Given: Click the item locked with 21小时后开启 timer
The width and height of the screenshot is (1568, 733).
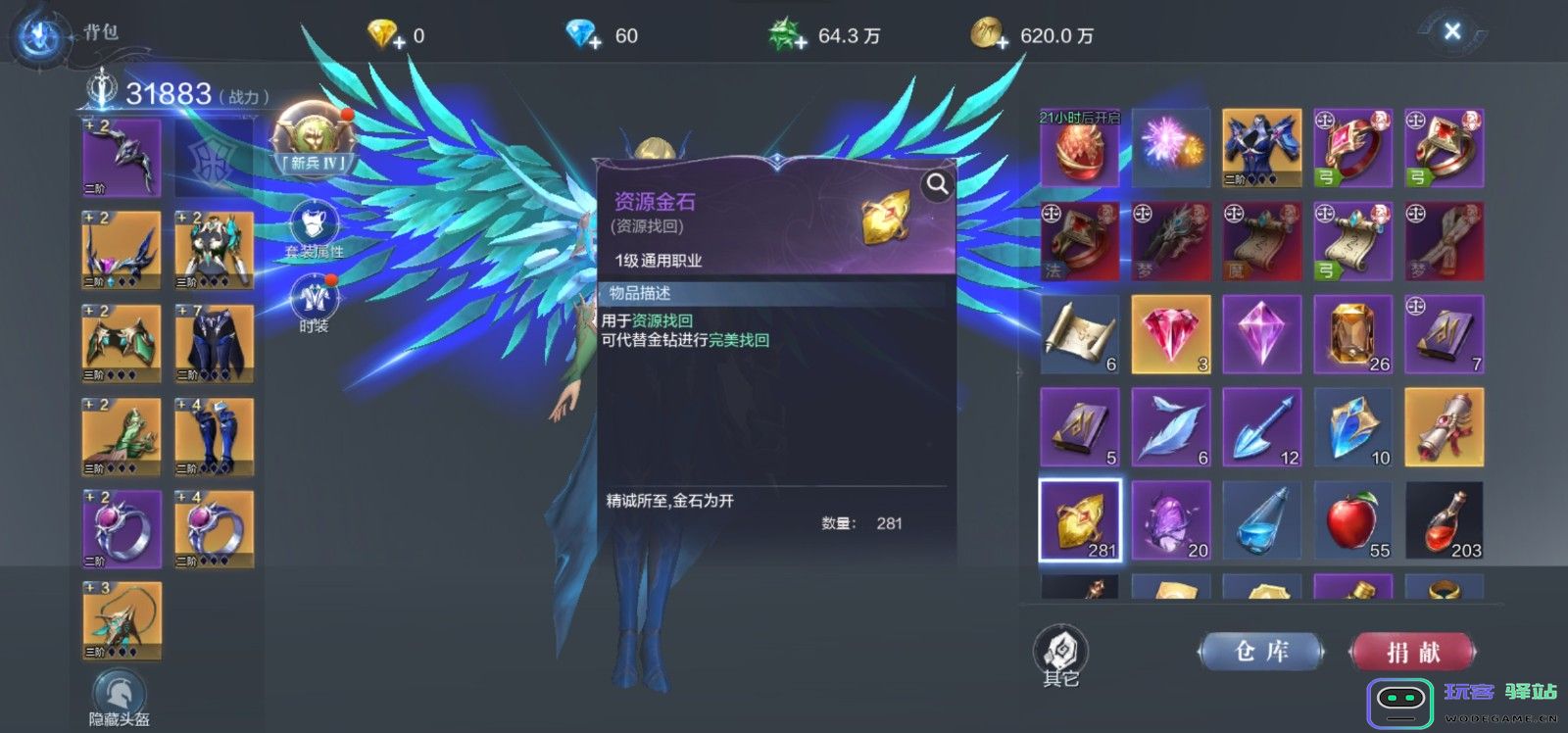Looking at the screenshot, I should 1079,150.
